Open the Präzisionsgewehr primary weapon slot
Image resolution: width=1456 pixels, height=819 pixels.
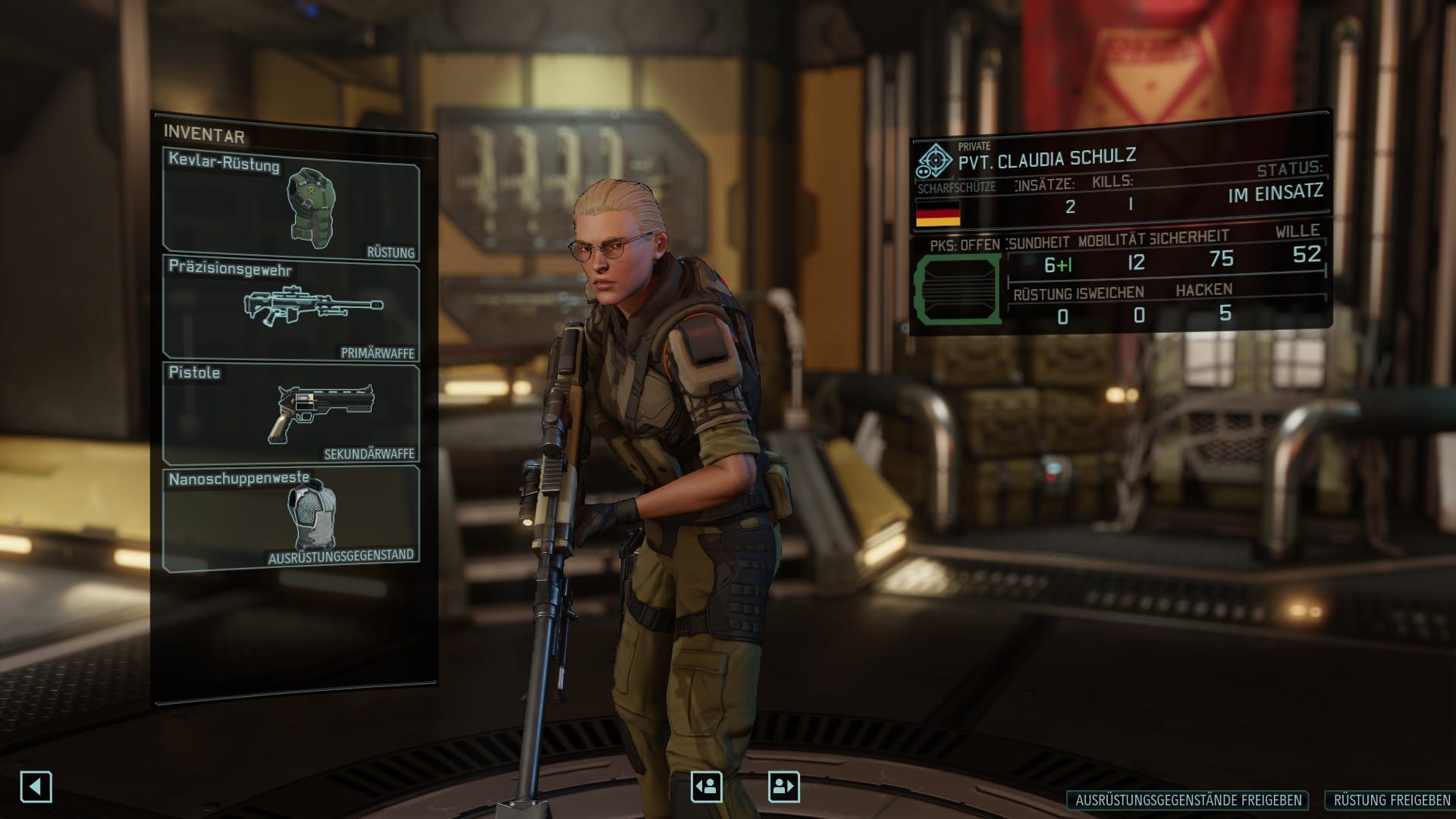(291, 309)
